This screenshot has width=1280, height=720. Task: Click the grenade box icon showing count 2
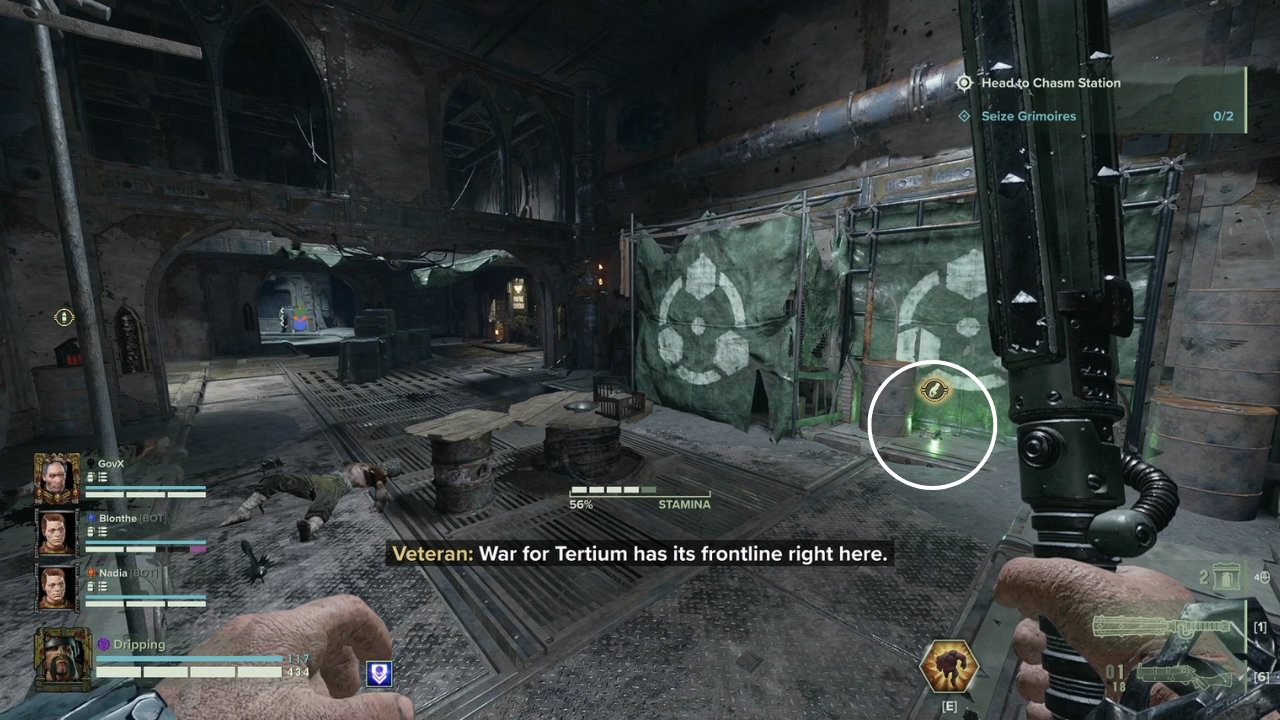(x=1224, y=578)
